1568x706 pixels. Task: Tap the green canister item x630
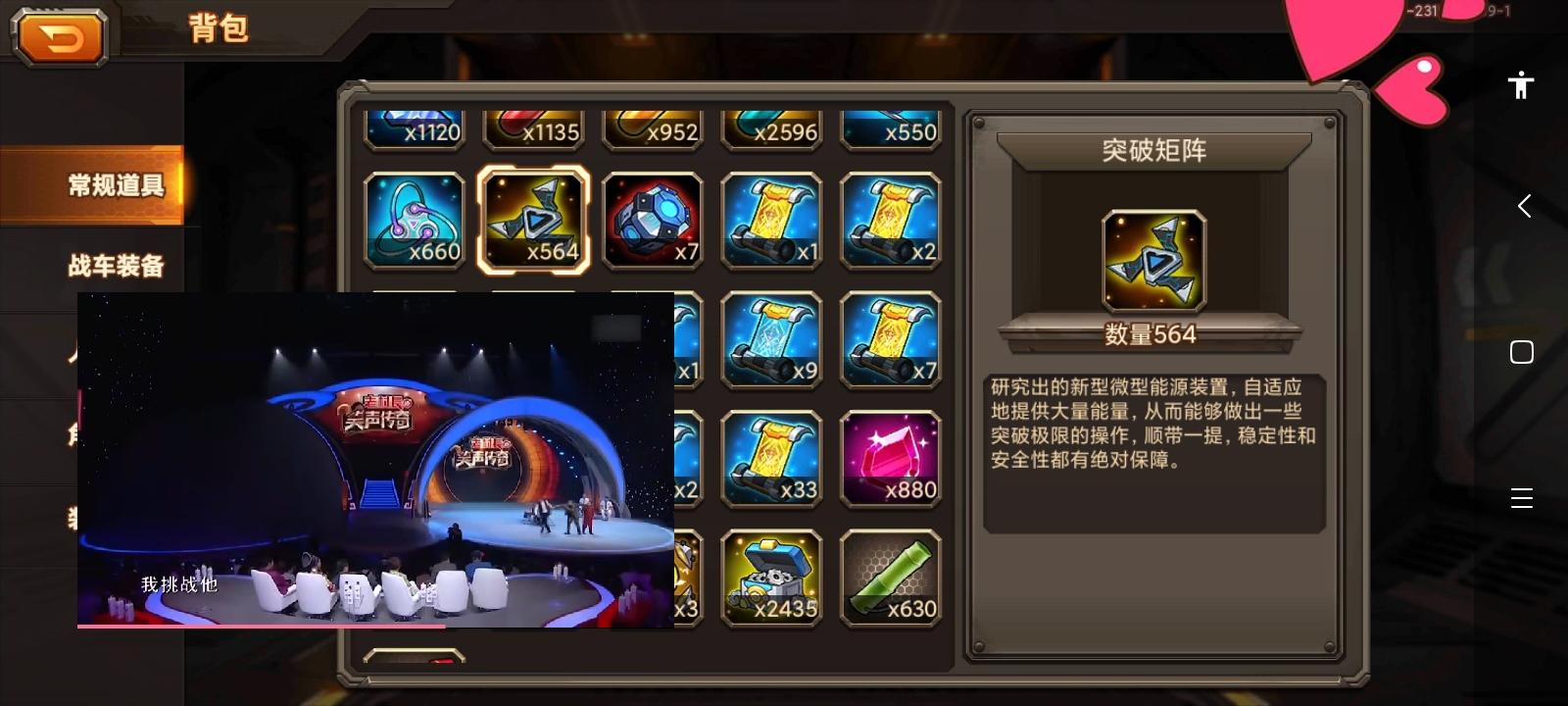tap(892, 577)
